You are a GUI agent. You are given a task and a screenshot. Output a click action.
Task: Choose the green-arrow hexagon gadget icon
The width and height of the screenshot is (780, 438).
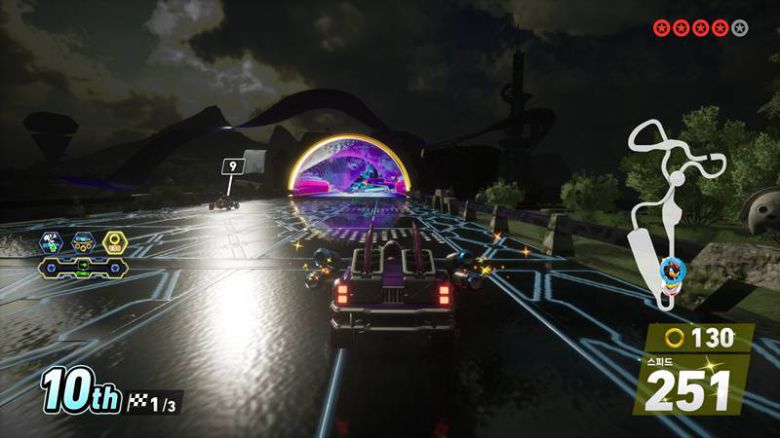pyautogui.click(x=50, y=241)
